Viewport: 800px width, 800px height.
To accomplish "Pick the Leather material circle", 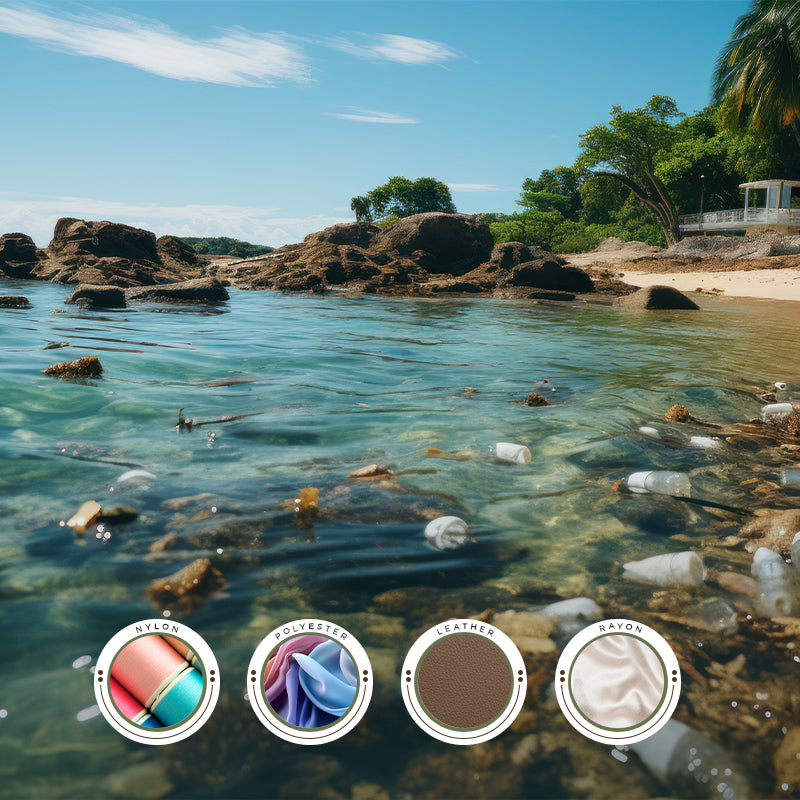I will pos(464,682).
